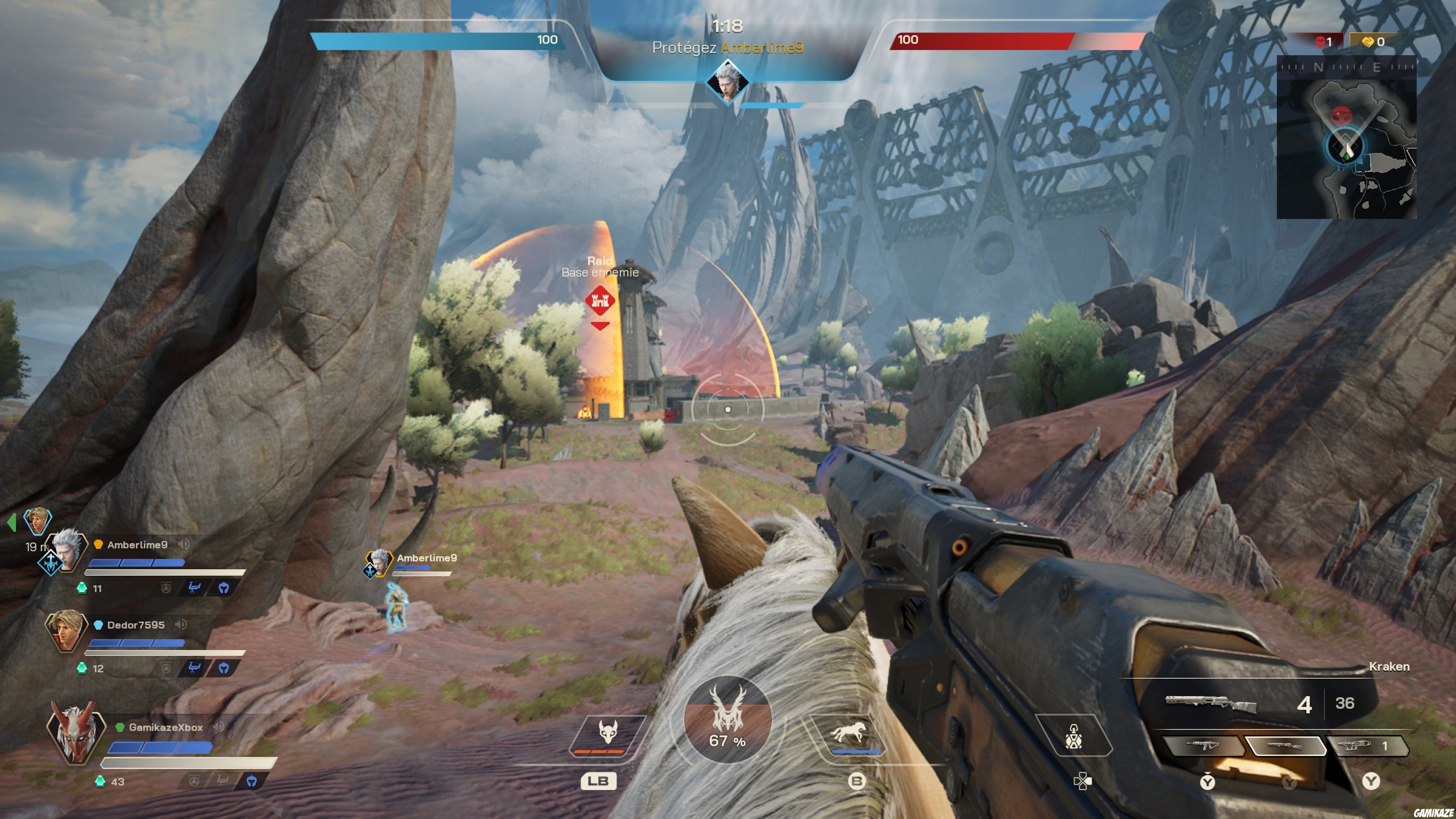Toggle voice speaker next to Amberlime9
1456x819 pixels.
pos(184,544)
